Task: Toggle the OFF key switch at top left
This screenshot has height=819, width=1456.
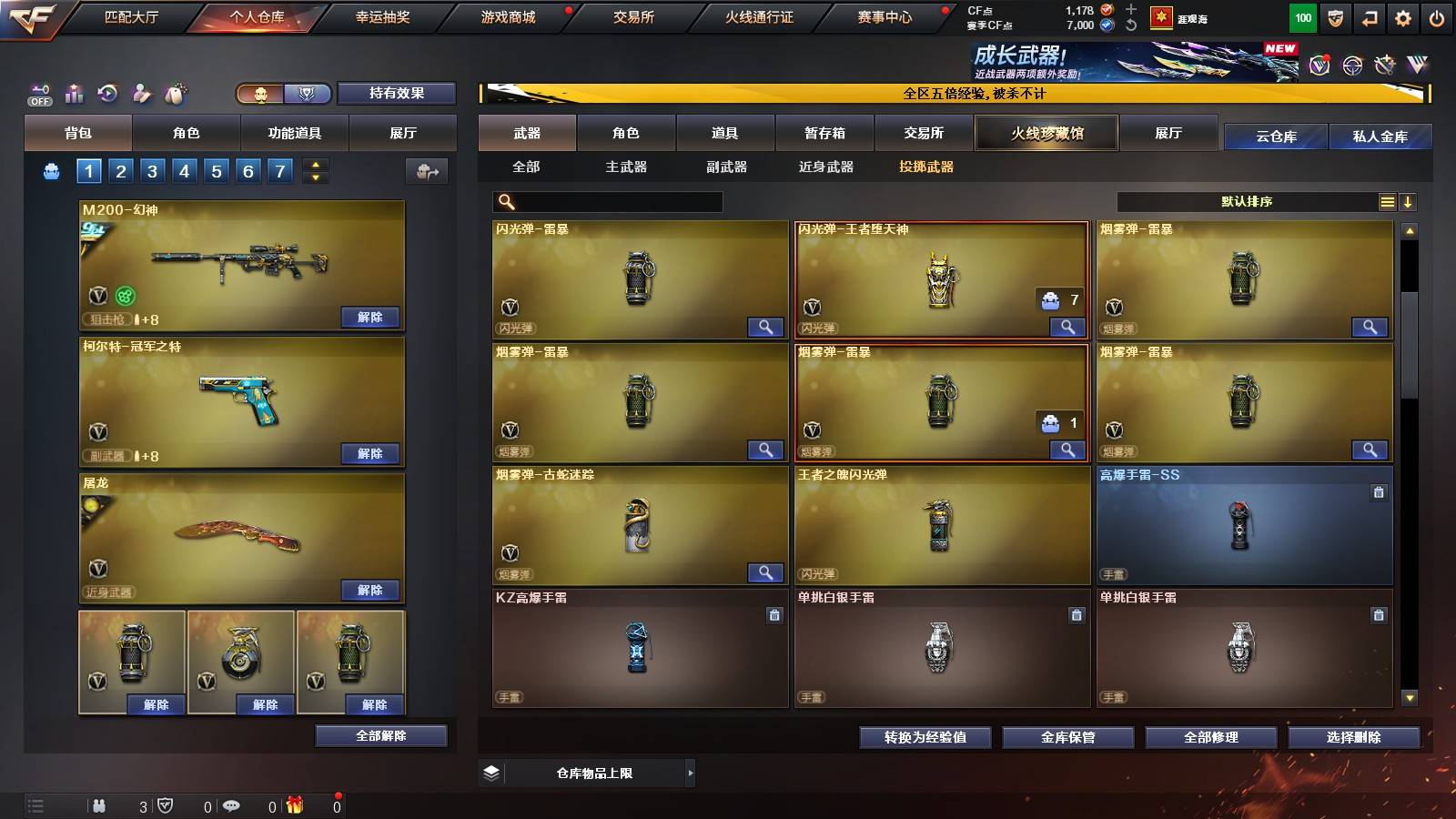Action: click(x=38, y=94)
